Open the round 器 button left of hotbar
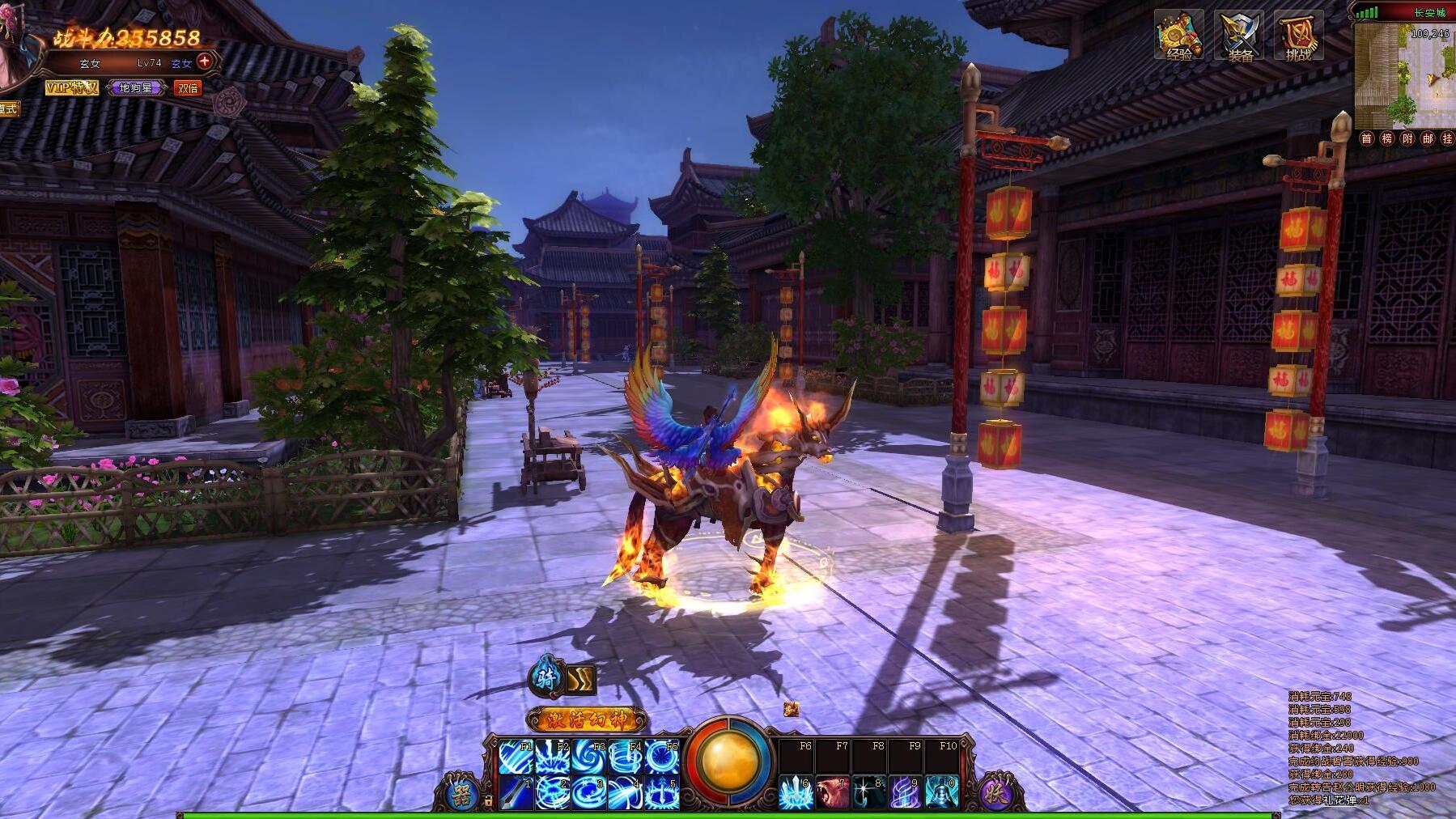This screenshot has width=1456, height=819. tap(463, 792)
